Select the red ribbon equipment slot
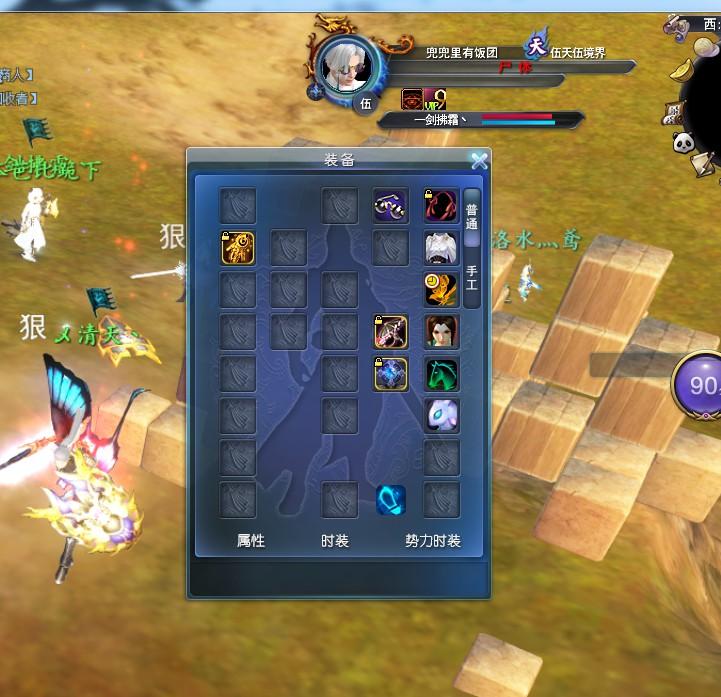721x697 pixels. (x=441, y=206)
